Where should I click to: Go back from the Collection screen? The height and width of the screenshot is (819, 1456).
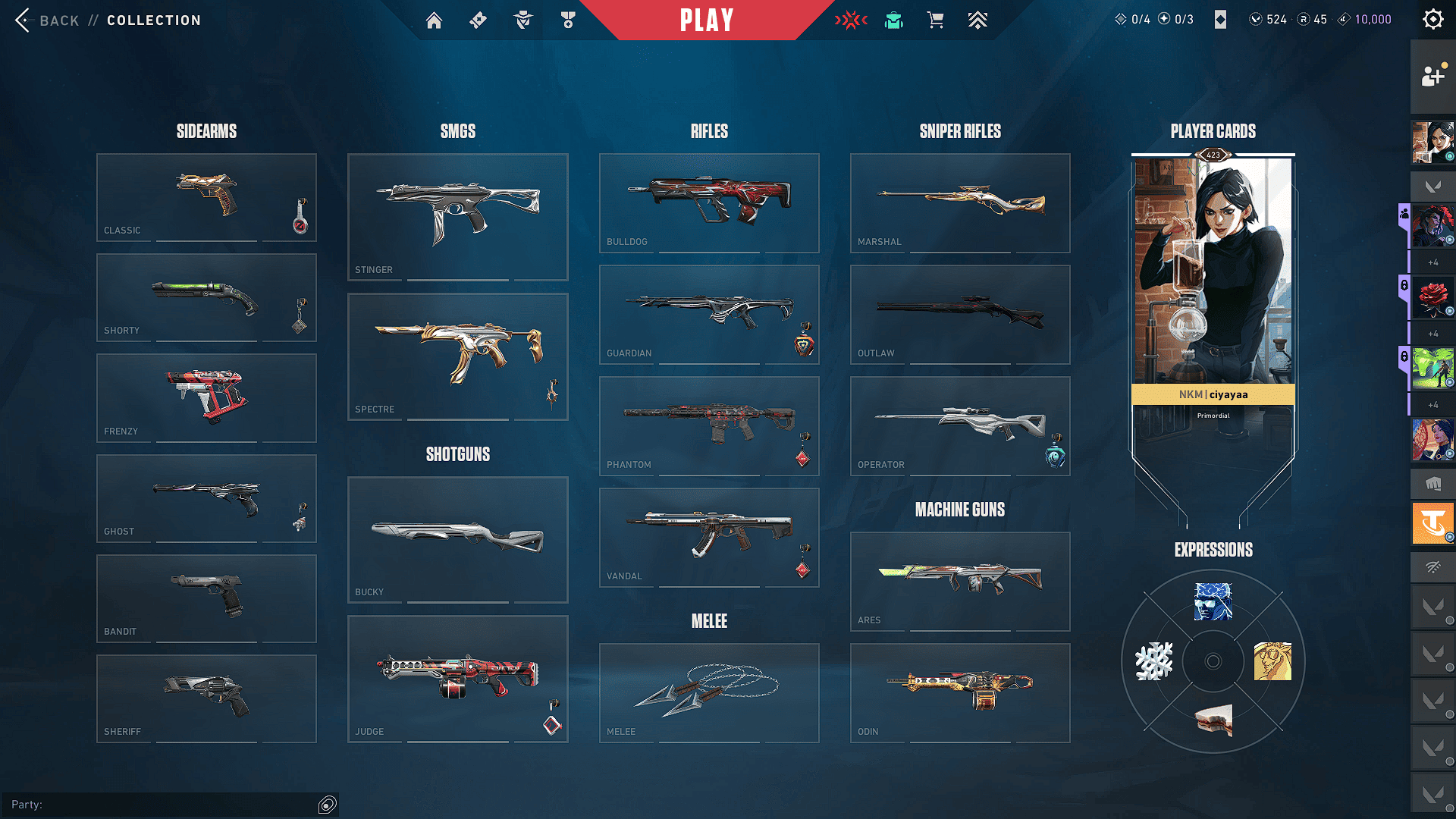tap(47, 20)
